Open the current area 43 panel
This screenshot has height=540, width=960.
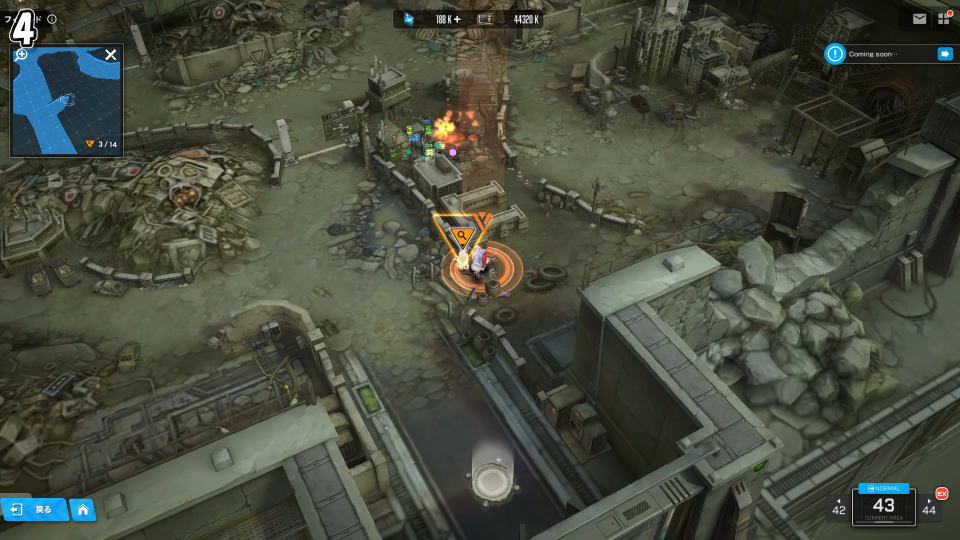[x=884, y=508]
